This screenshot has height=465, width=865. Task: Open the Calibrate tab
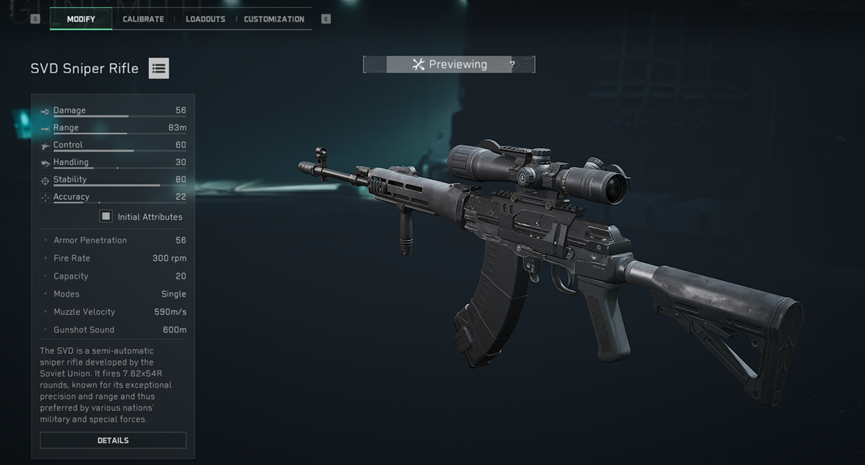pyautogui.click(x=143, y=19)
